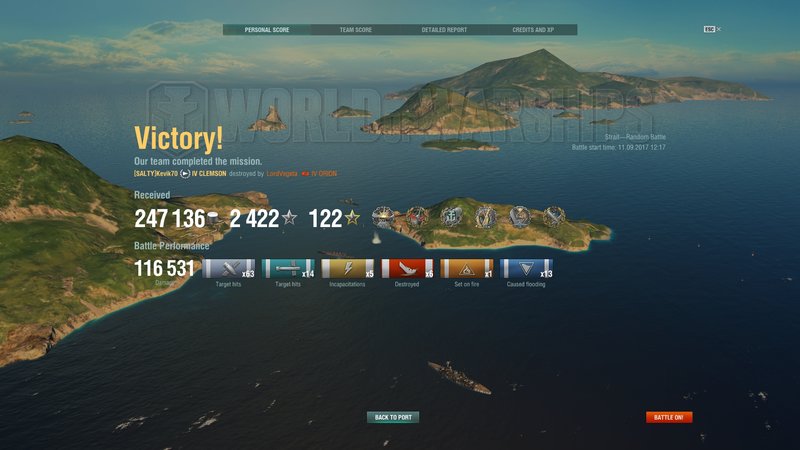
Task: Switch to the Personal Score tab
Action: [x=266, y=30]
